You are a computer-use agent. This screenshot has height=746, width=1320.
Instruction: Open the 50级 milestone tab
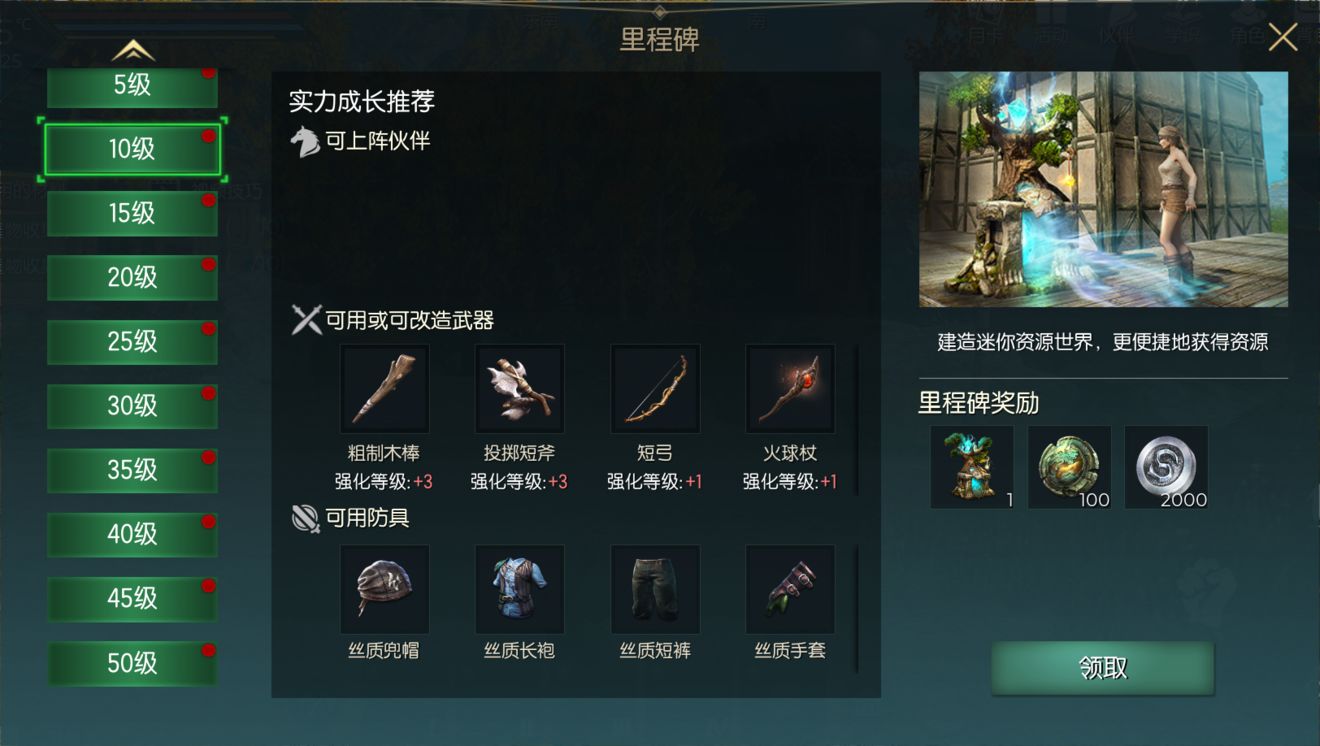pos(131,663)
